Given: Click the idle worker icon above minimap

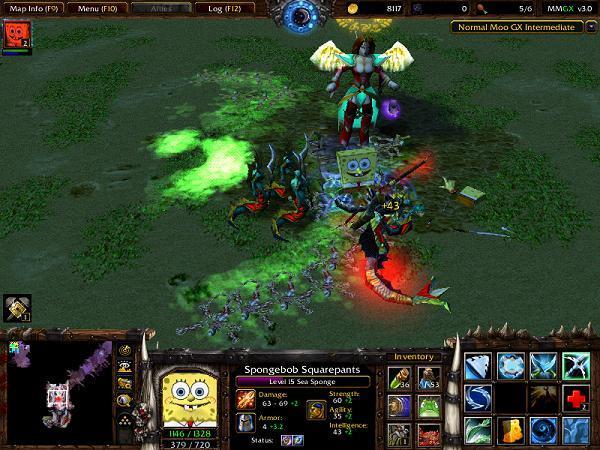Looking at the screenshot, I should click(15, 306).
